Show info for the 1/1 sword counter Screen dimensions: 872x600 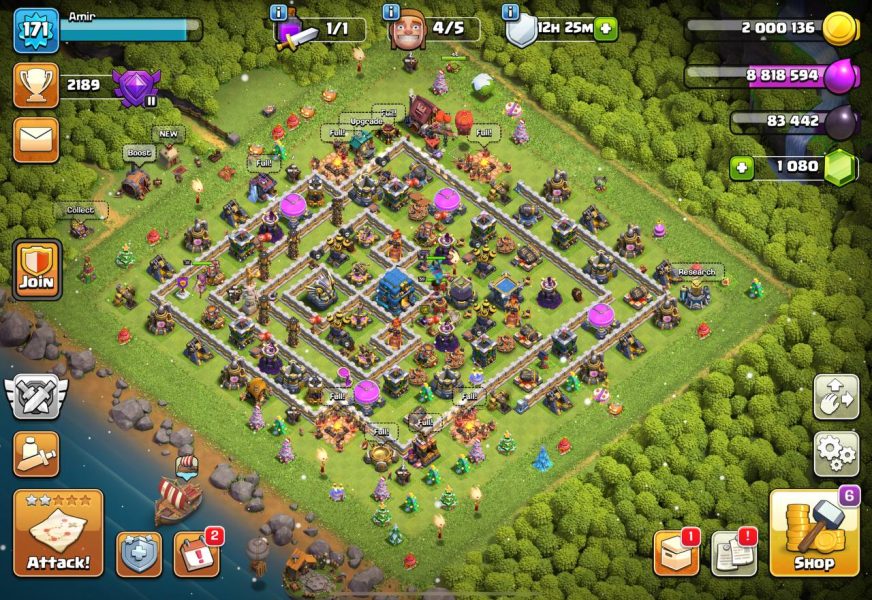tap(279, 12)
